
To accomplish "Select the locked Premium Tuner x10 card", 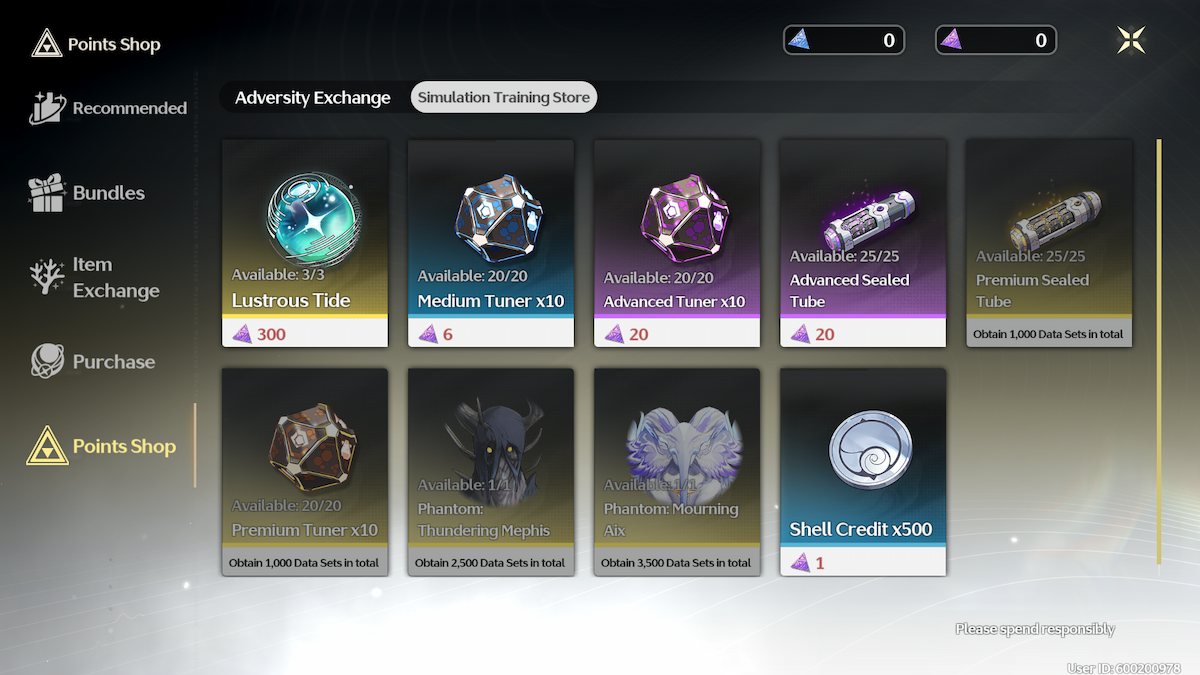I will pyautogui.click(x=305, y=472).
